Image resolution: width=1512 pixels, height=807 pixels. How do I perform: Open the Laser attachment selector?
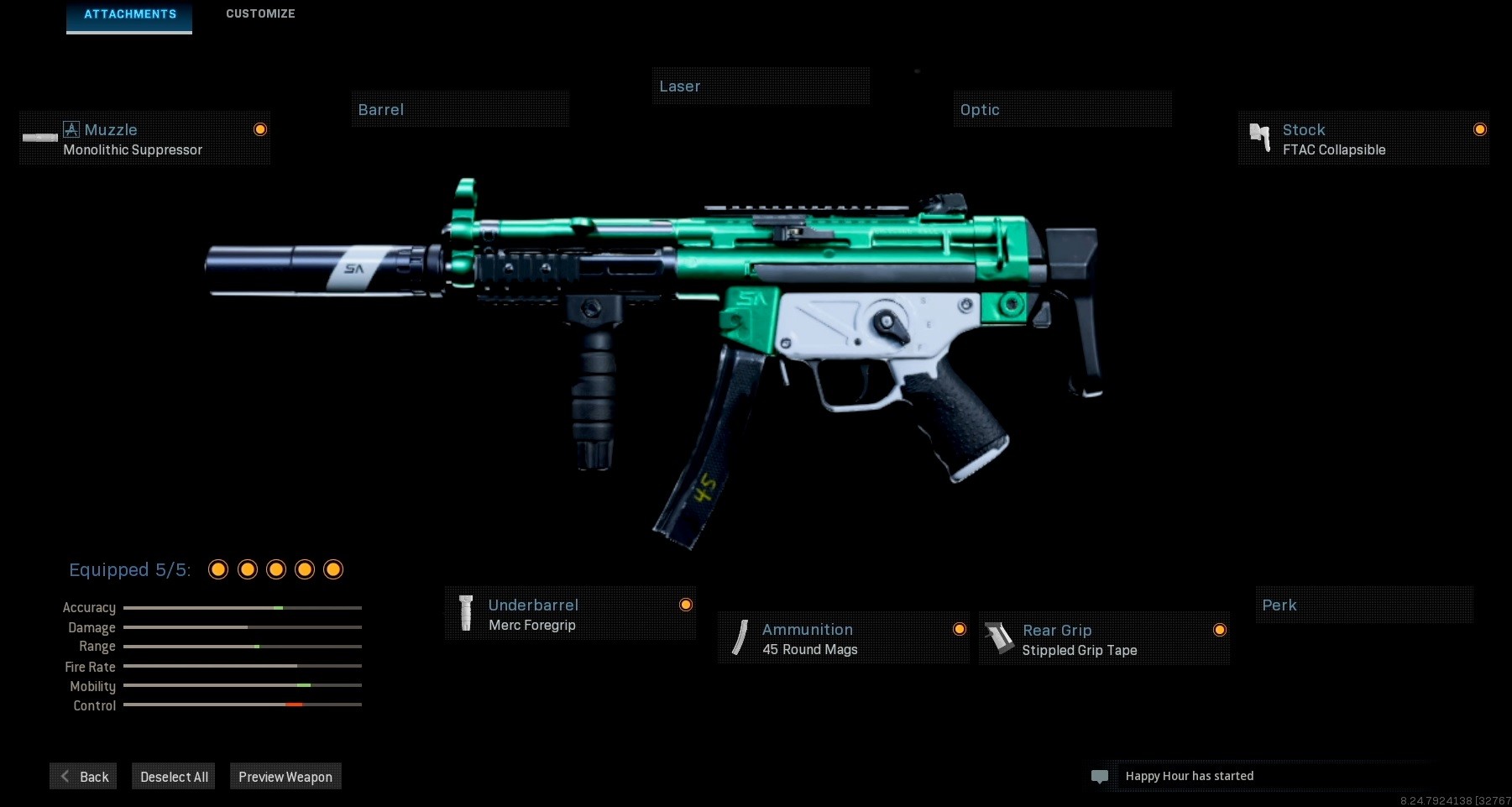[x=761, y=86]
